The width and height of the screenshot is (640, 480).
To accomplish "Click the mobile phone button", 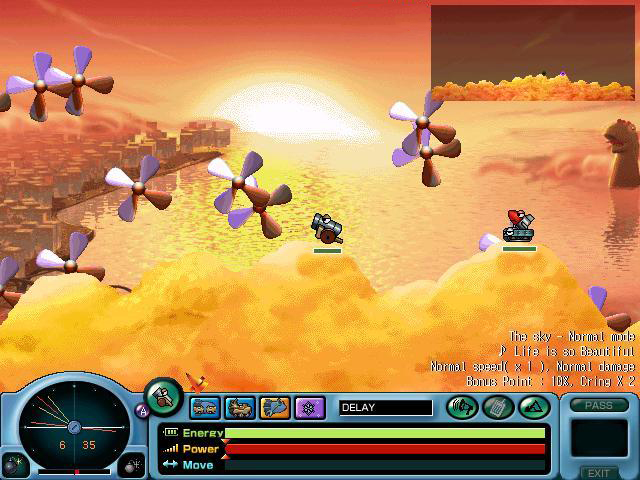I will (497, 406).
